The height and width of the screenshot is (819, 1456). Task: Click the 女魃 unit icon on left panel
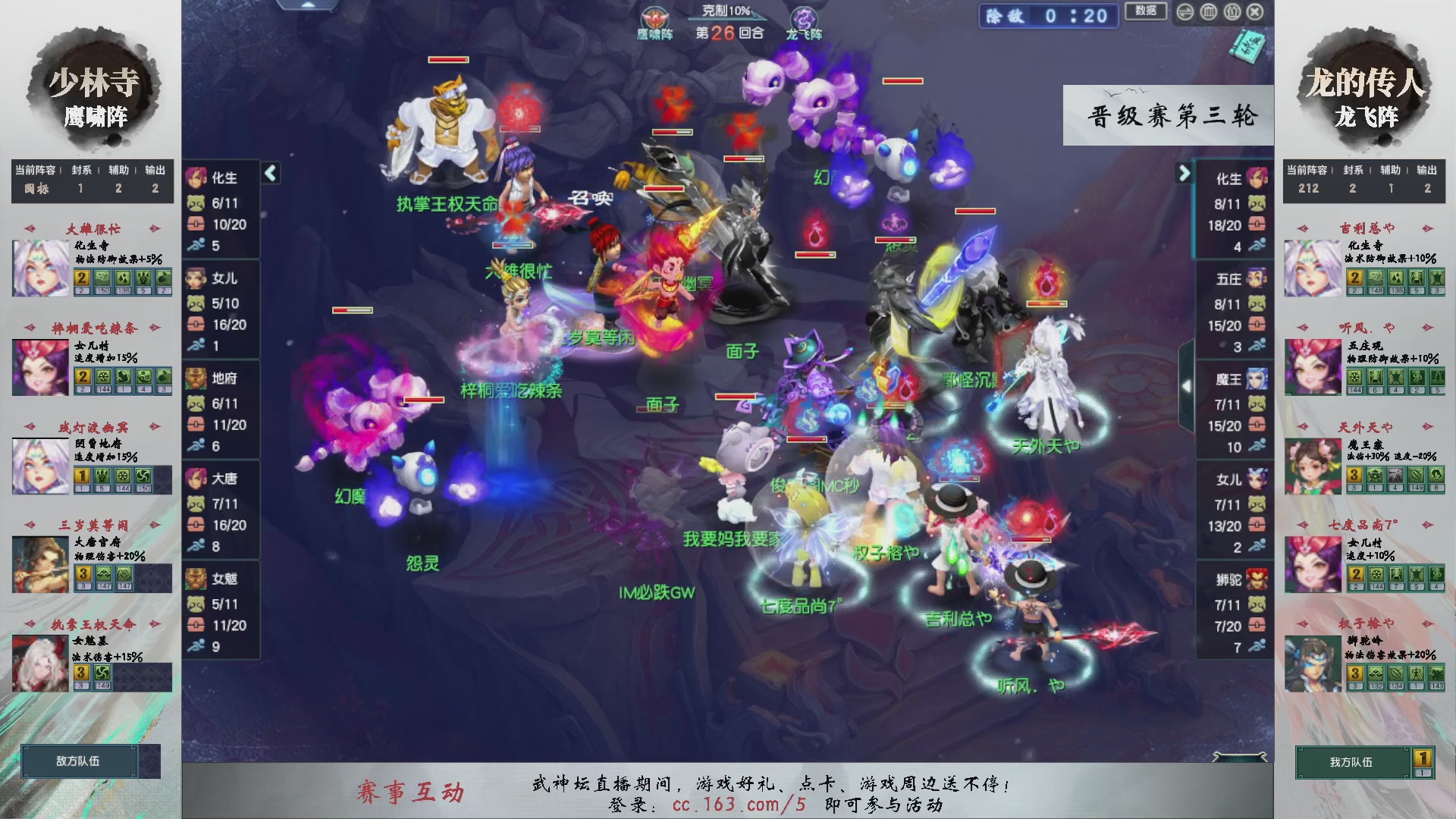pyautogui.click(x=196, y=579)
